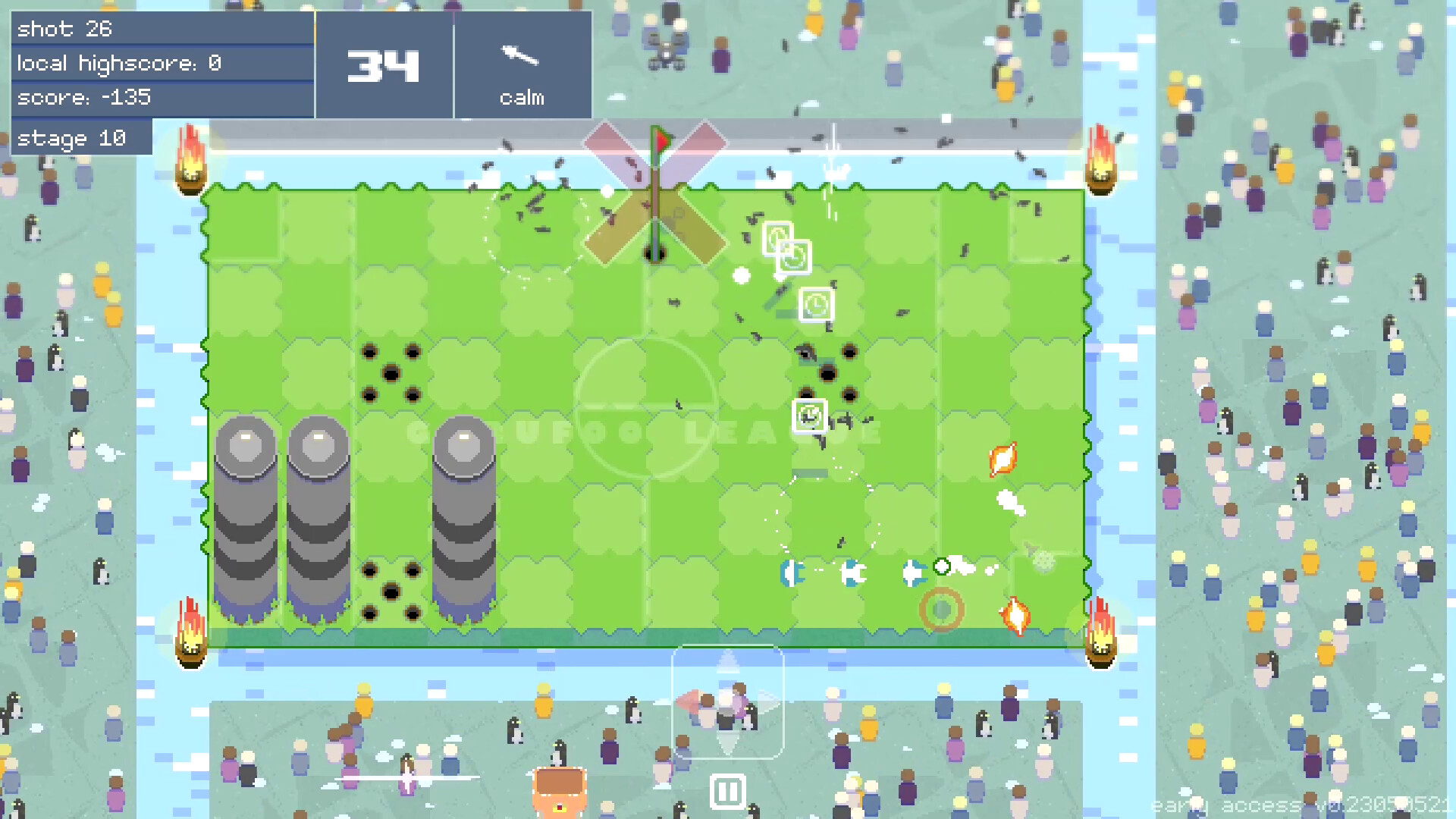Click the stage 10 label

81,137
